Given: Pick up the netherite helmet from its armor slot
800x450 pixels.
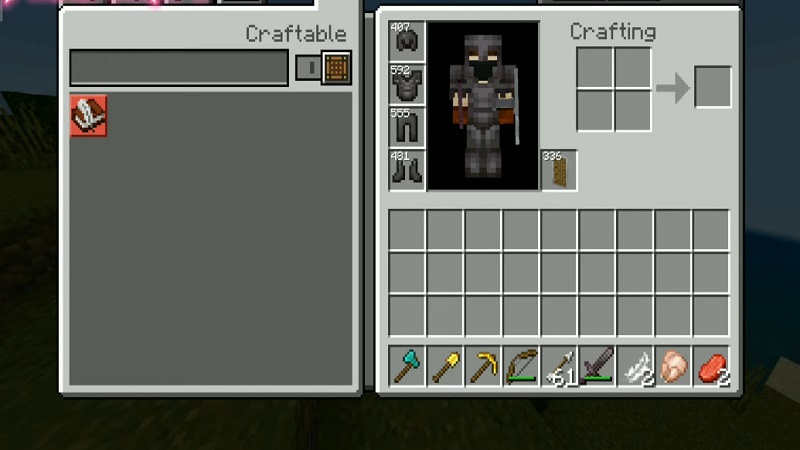Looking at the screenshot, I should pos(408,41).
